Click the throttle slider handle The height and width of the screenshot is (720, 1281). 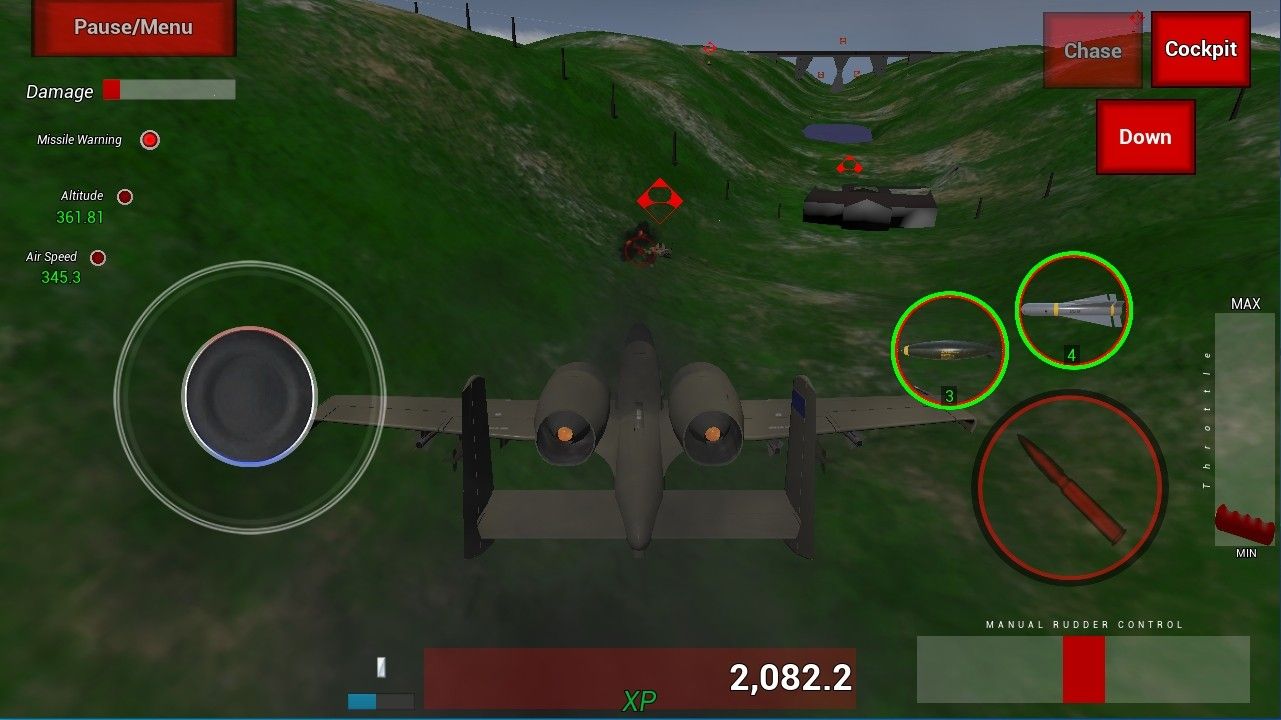(x=1244, y=525)
